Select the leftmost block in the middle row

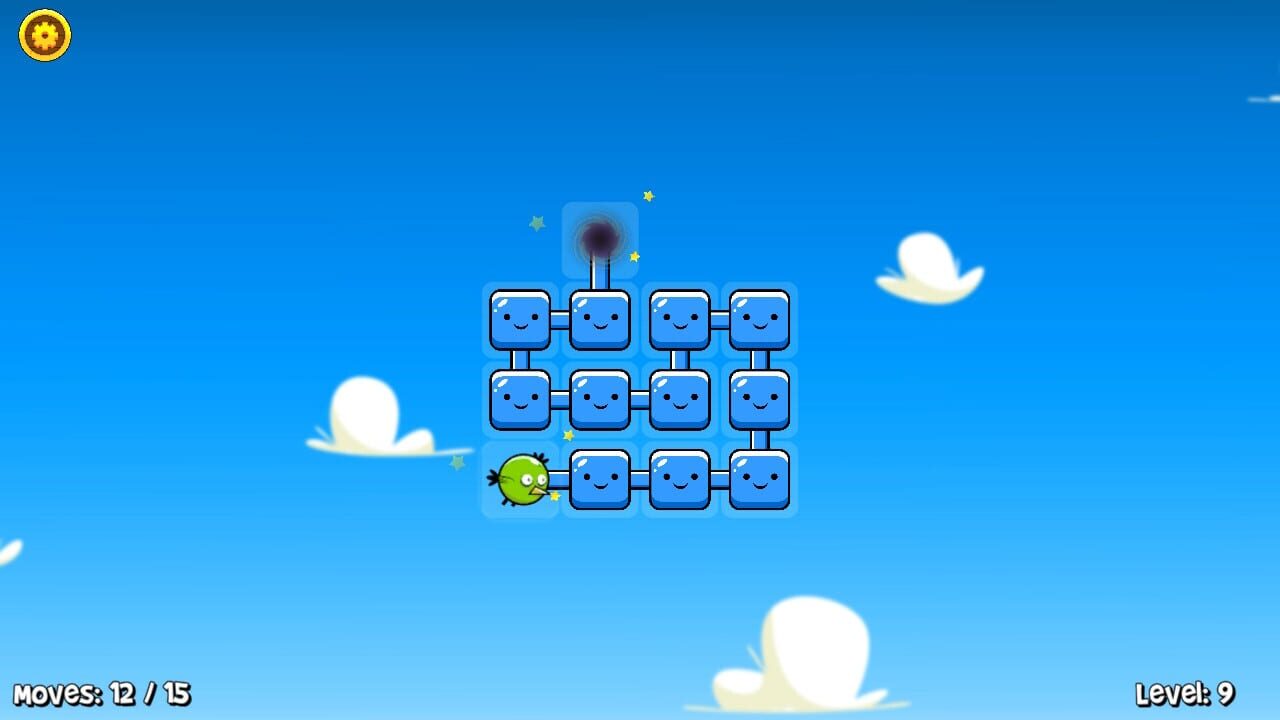click(520, 400)
